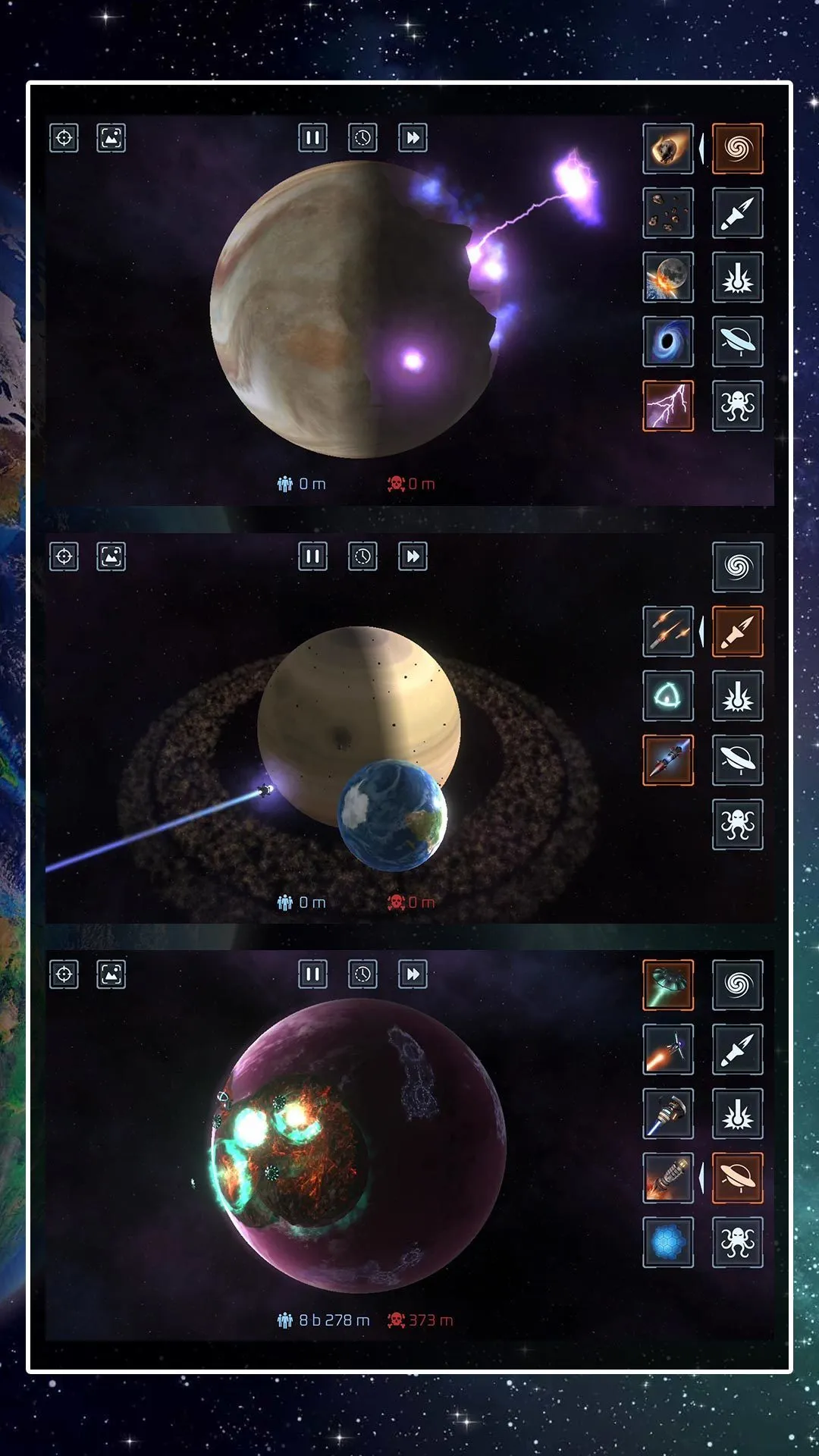Activate the cannon firing a blue beam
The image size is (819, 1456).
[668, 1114]
